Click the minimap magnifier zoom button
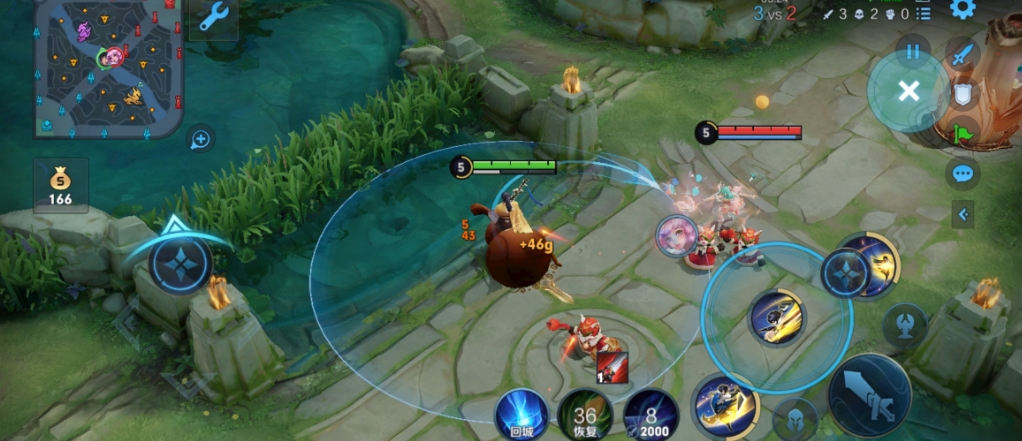Image resolution: width=1022 pixels, height=441 pixels. tap(200, 139)
